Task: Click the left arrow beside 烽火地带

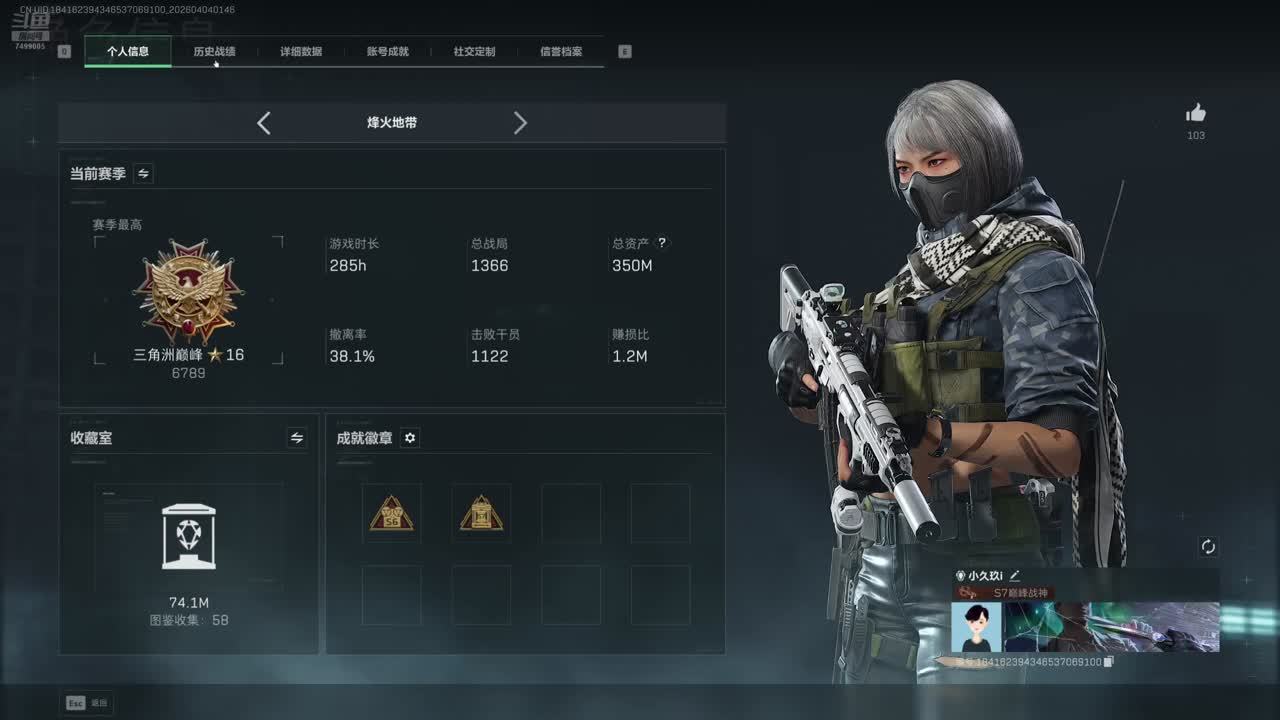Action: 264,123
